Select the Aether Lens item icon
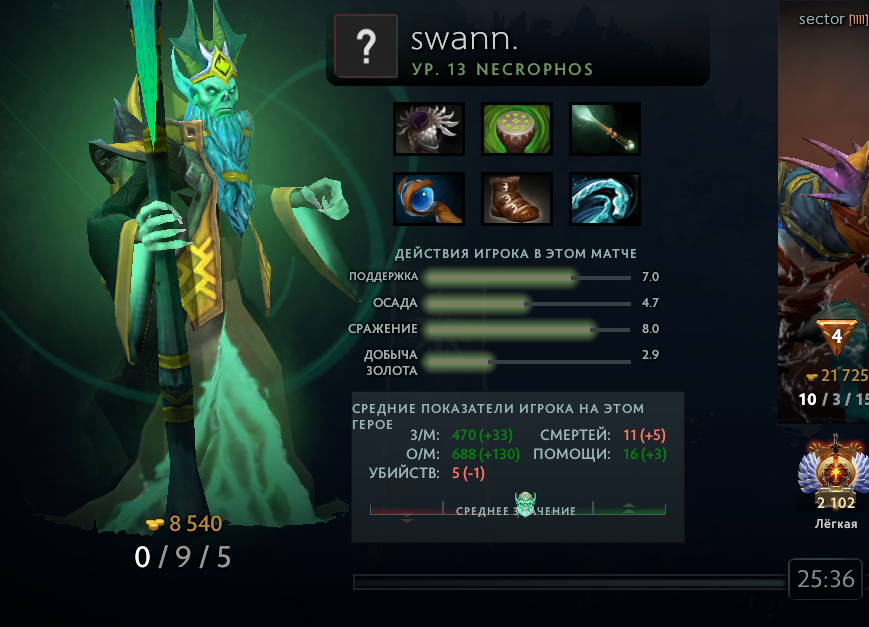 pyautogui.click(x=429, y=199)
